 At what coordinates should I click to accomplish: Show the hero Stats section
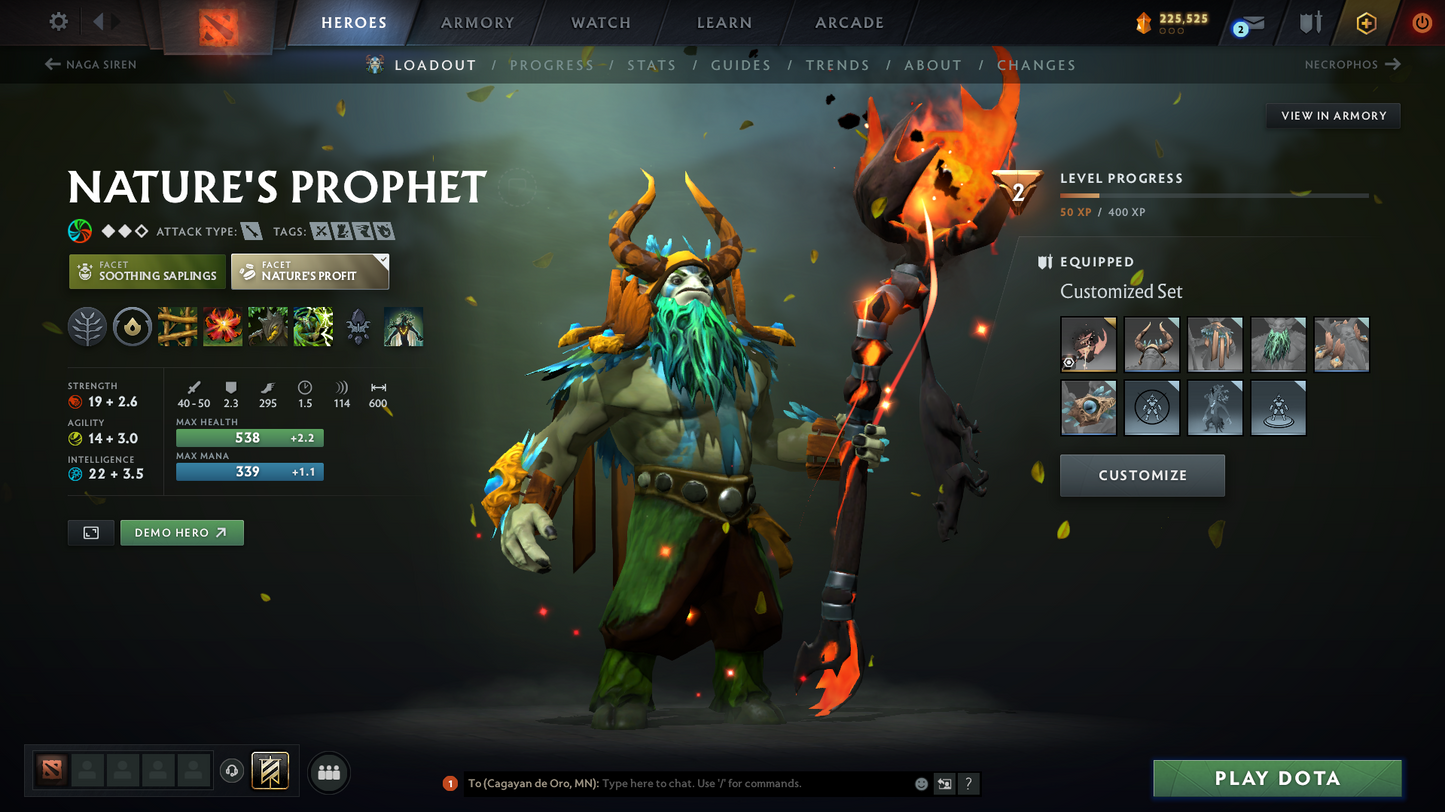[651, 65]
